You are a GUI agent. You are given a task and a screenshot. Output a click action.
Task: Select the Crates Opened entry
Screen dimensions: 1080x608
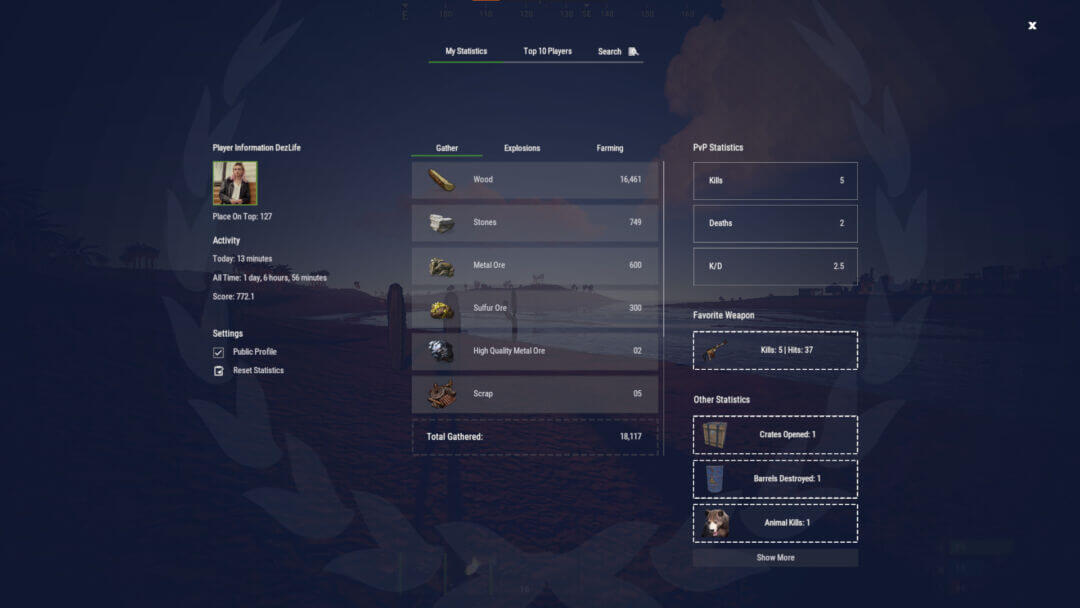tap(775, 435)
